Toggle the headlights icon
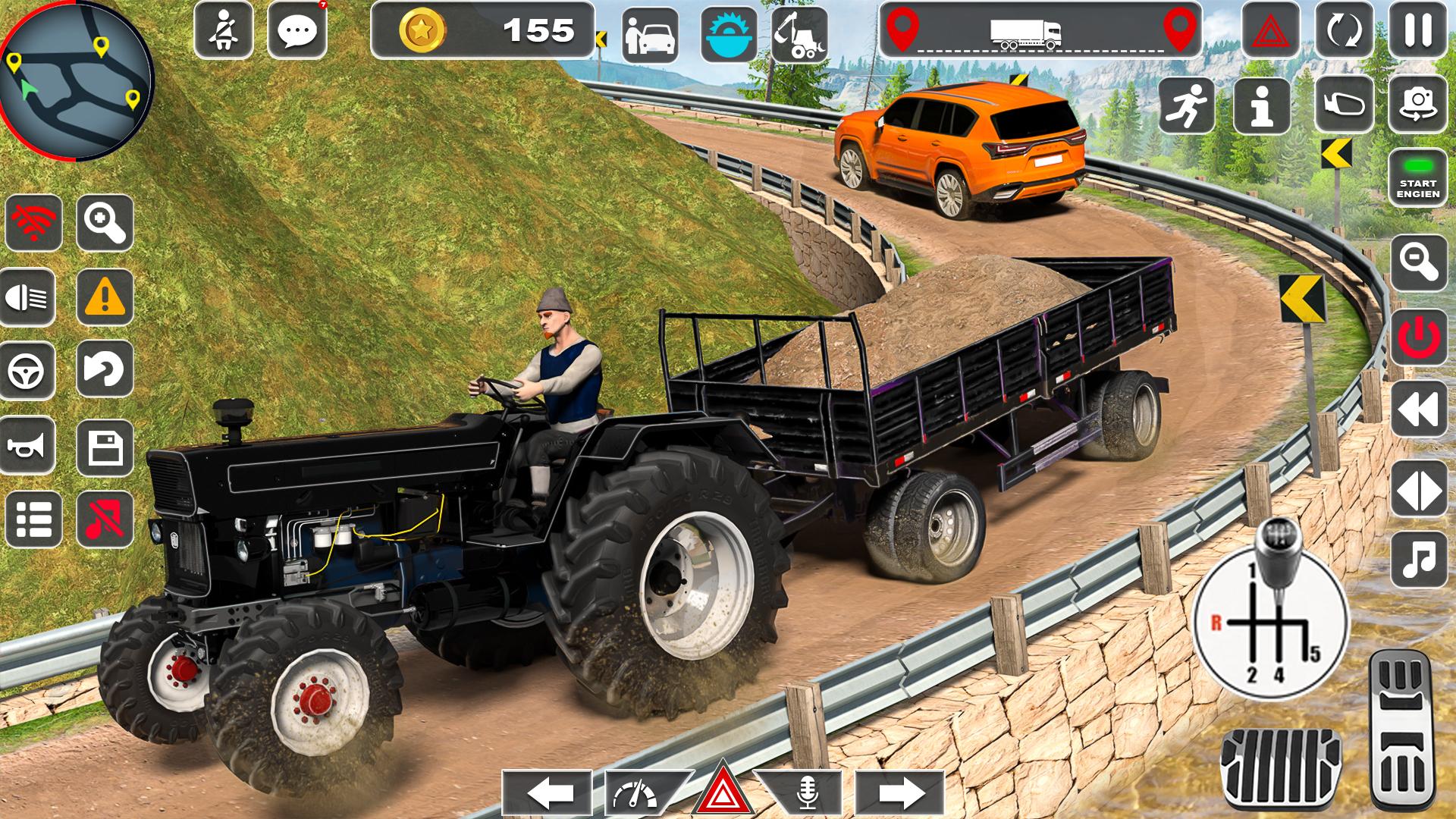 pyautogui.click(x=31, y=297)
